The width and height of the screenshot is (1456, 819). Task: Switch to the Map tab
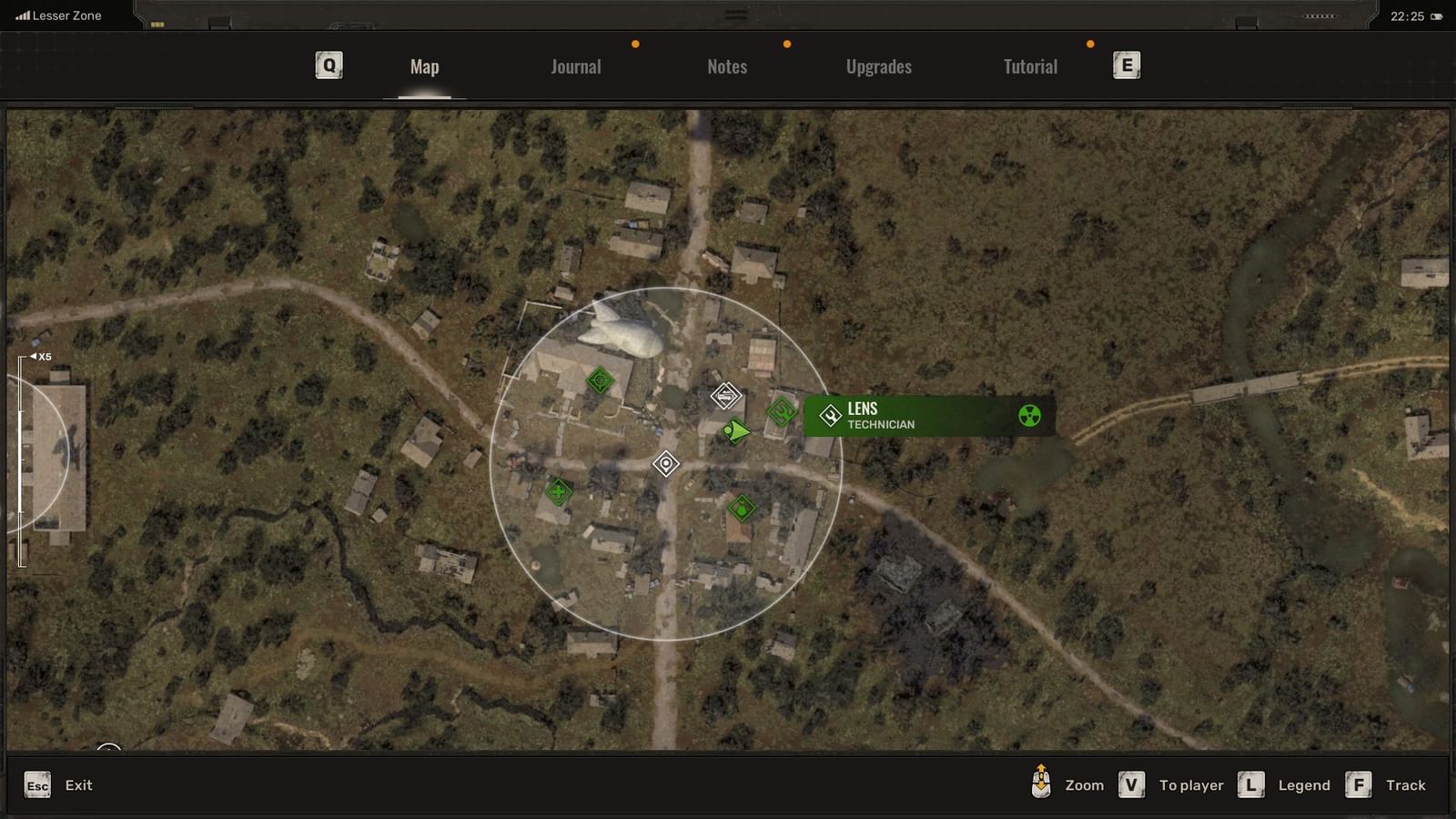pyautogui.click(x=423, y=66)
